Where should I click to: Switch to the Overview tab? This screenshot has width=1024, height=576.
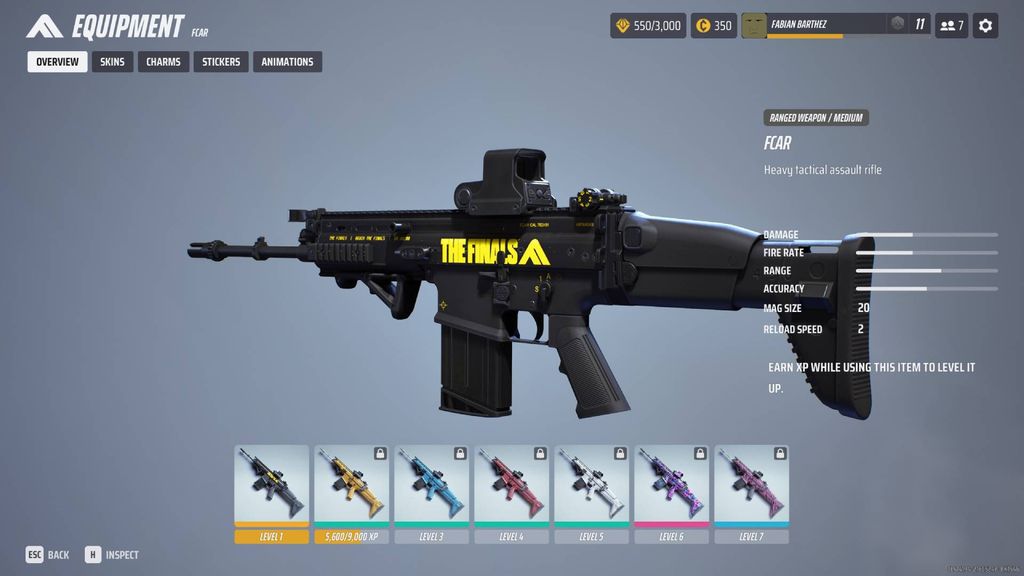(57, 62)
